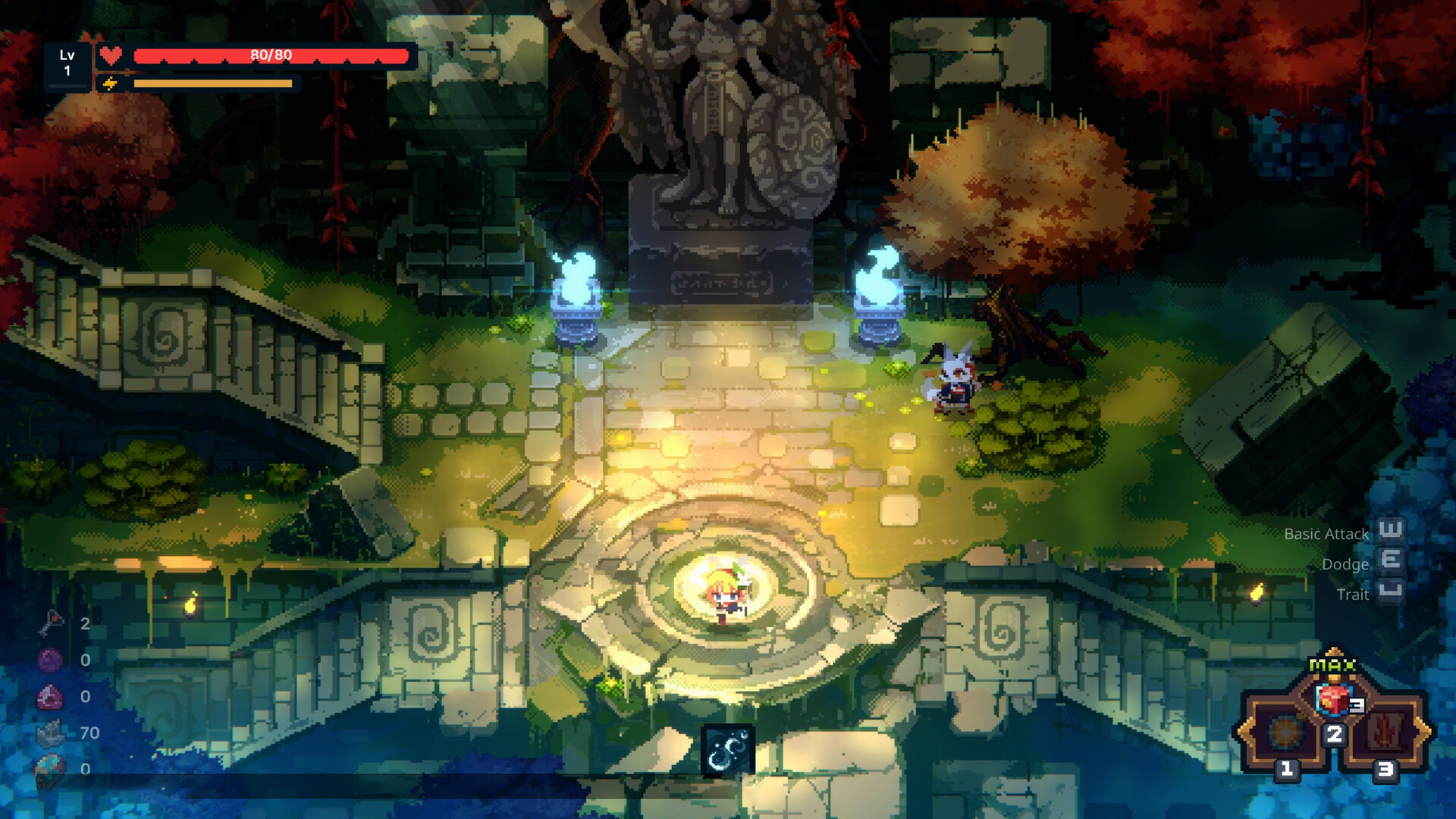This screenshot has height=819, width=1456.
Task: Click the silver ore icon showing 70
Action: click(x=49, y=732)
